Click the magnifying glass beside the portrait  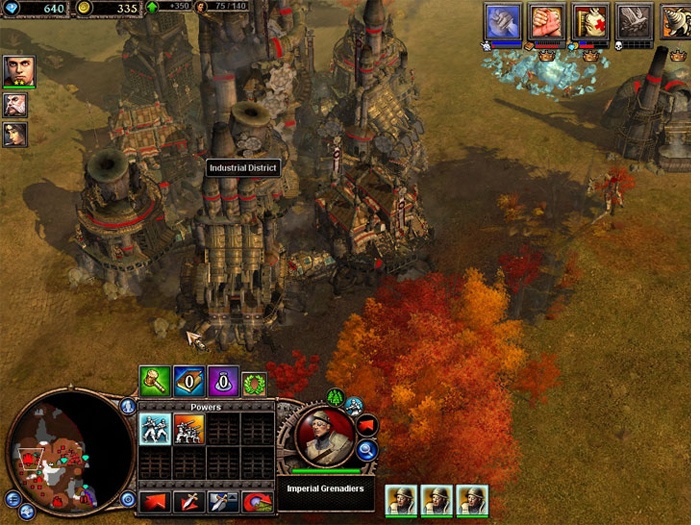coord(367,451)
